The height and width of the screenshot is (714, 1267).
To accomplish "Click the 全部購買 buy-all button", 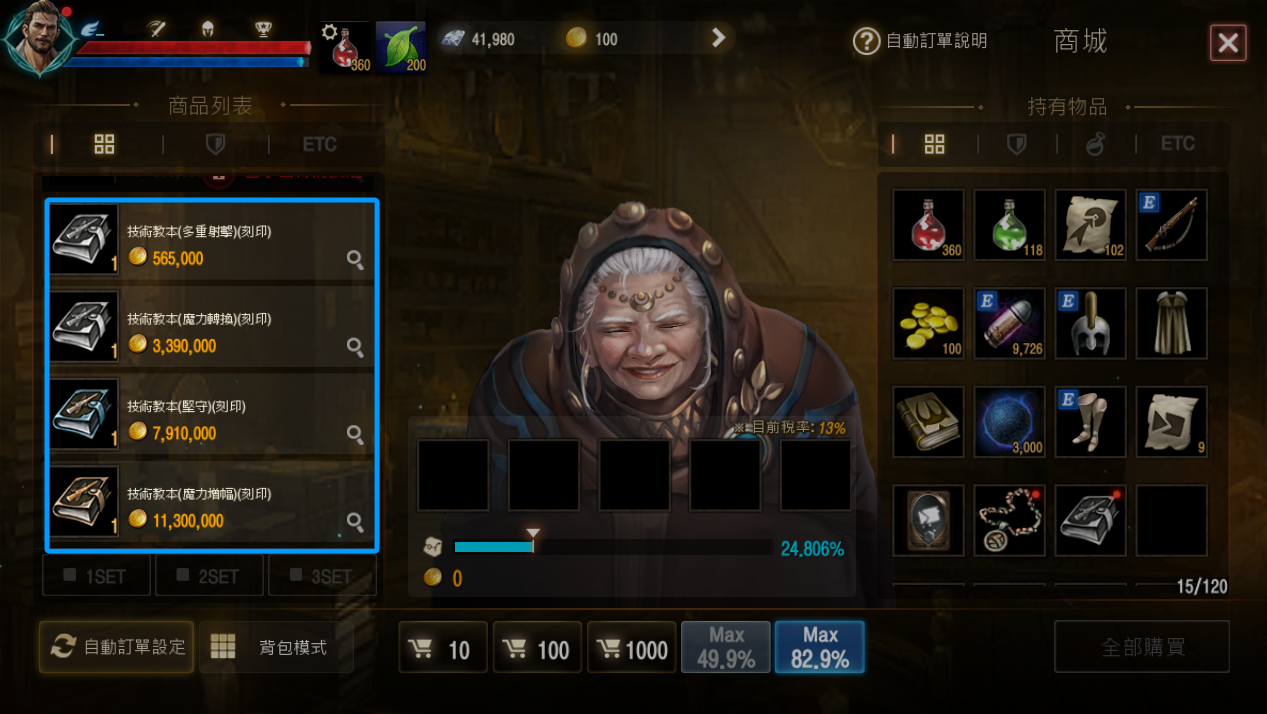I will click(x=1142, y=647).
